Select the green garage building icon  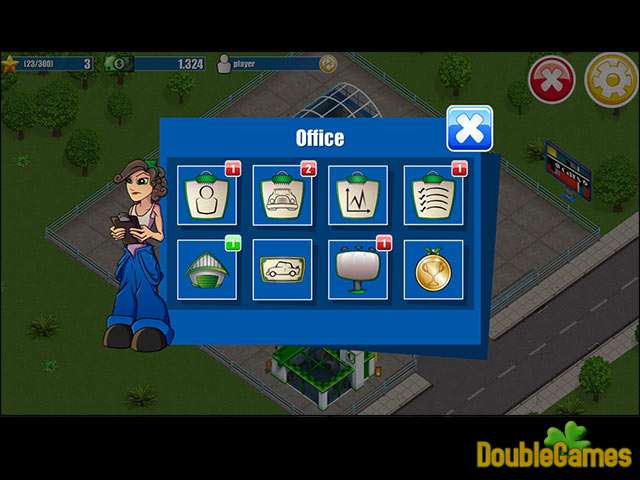click(x=207, y=269)
